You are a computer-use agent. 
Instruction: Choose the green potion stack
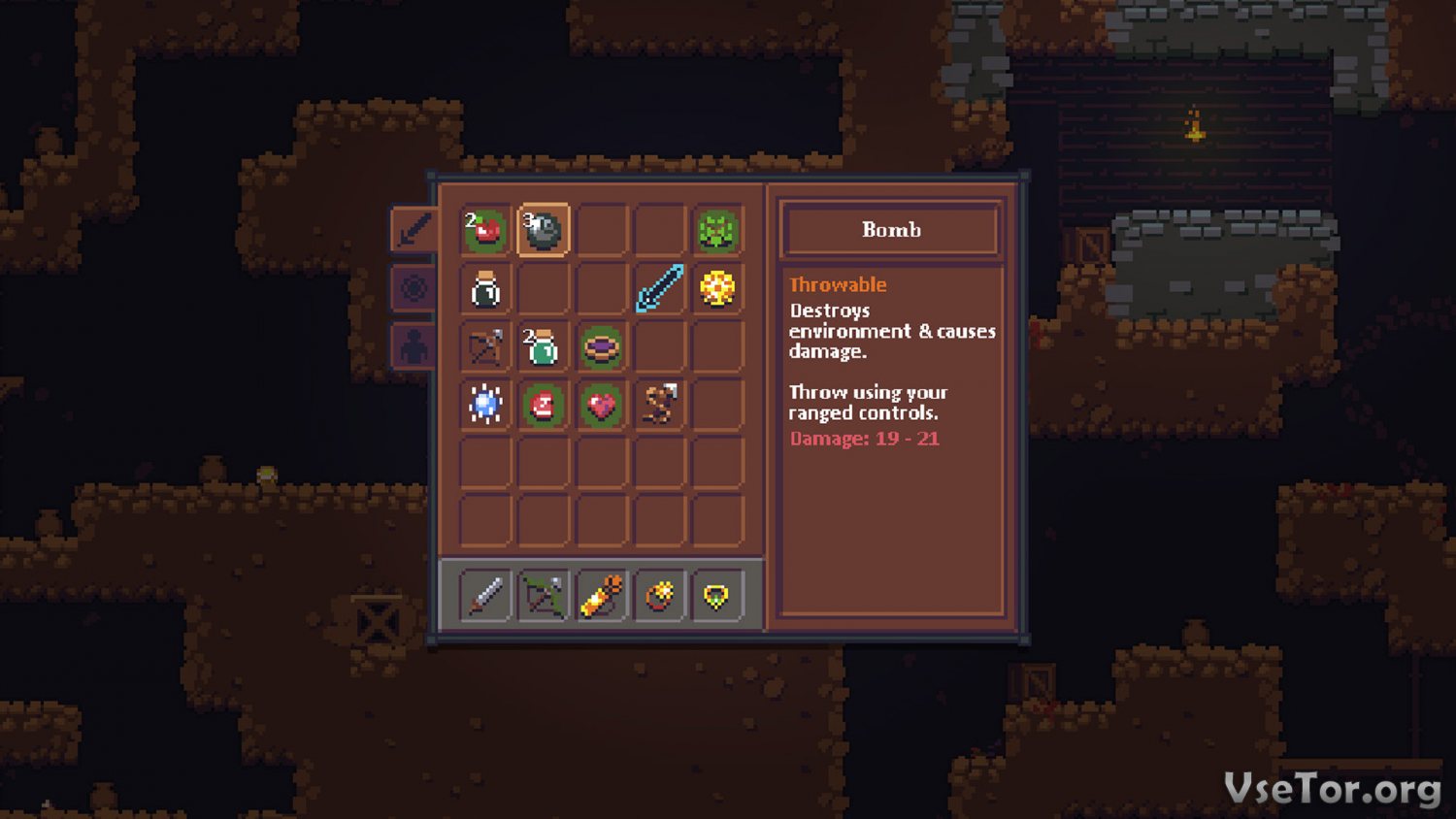coord(544,346)
